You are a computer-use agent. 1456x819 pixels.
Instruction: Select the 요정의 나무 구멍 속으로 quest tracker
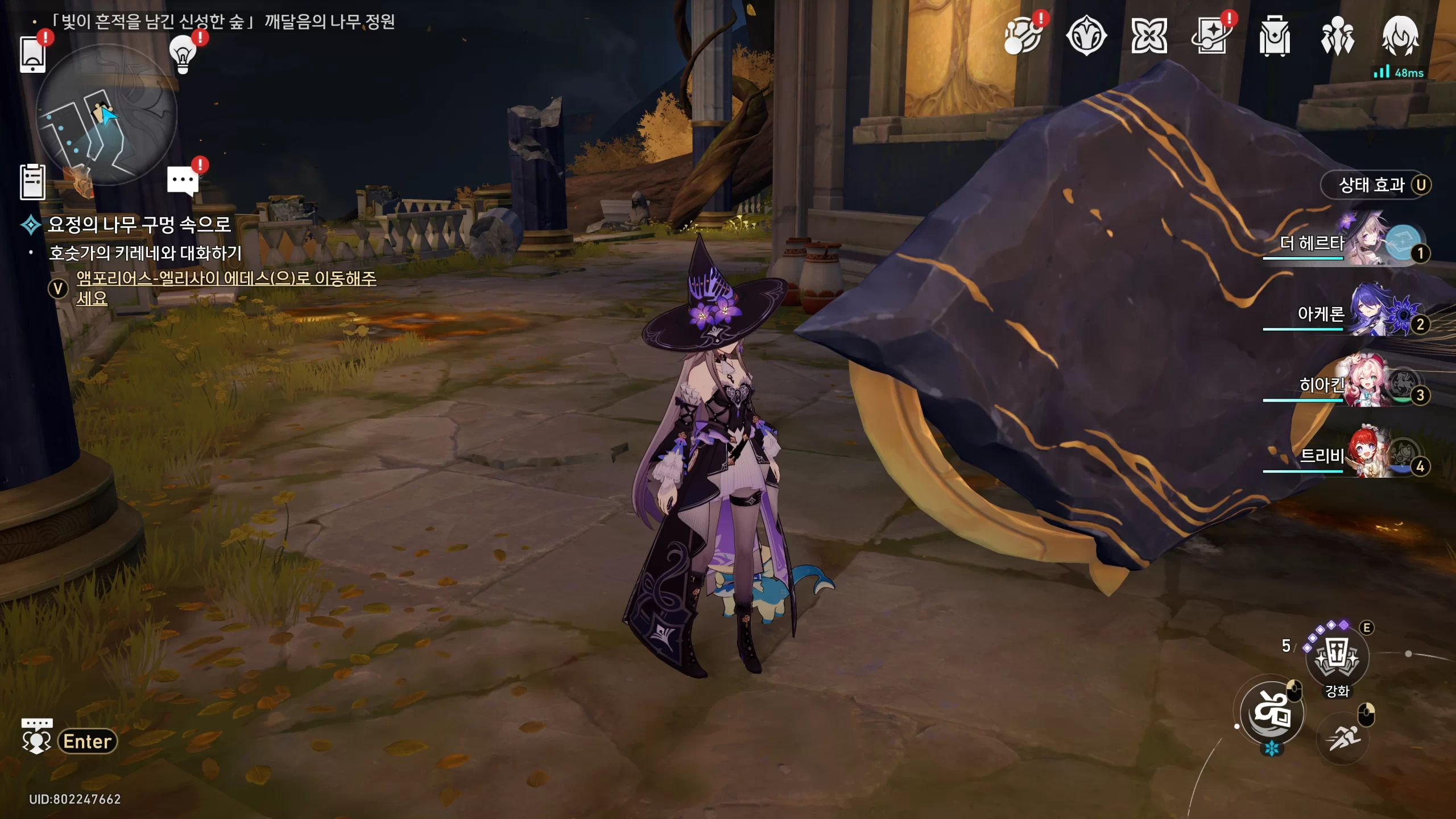tap(139, 225)
